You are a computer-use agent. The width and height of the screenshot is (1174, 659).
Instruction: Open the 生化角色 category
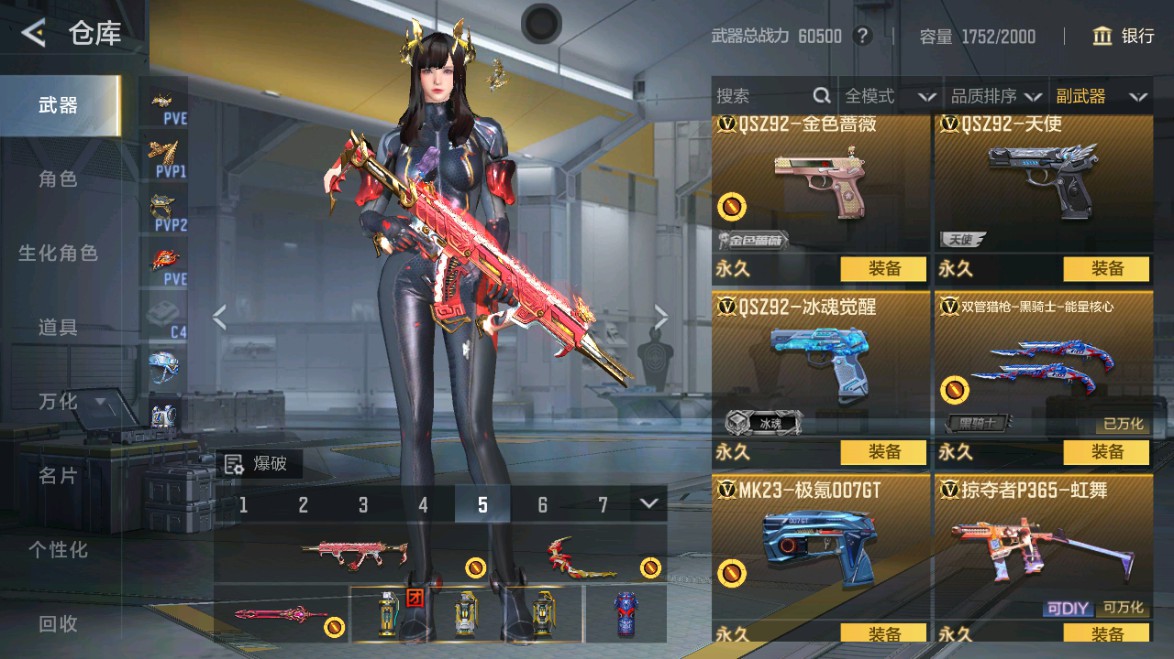58,253
